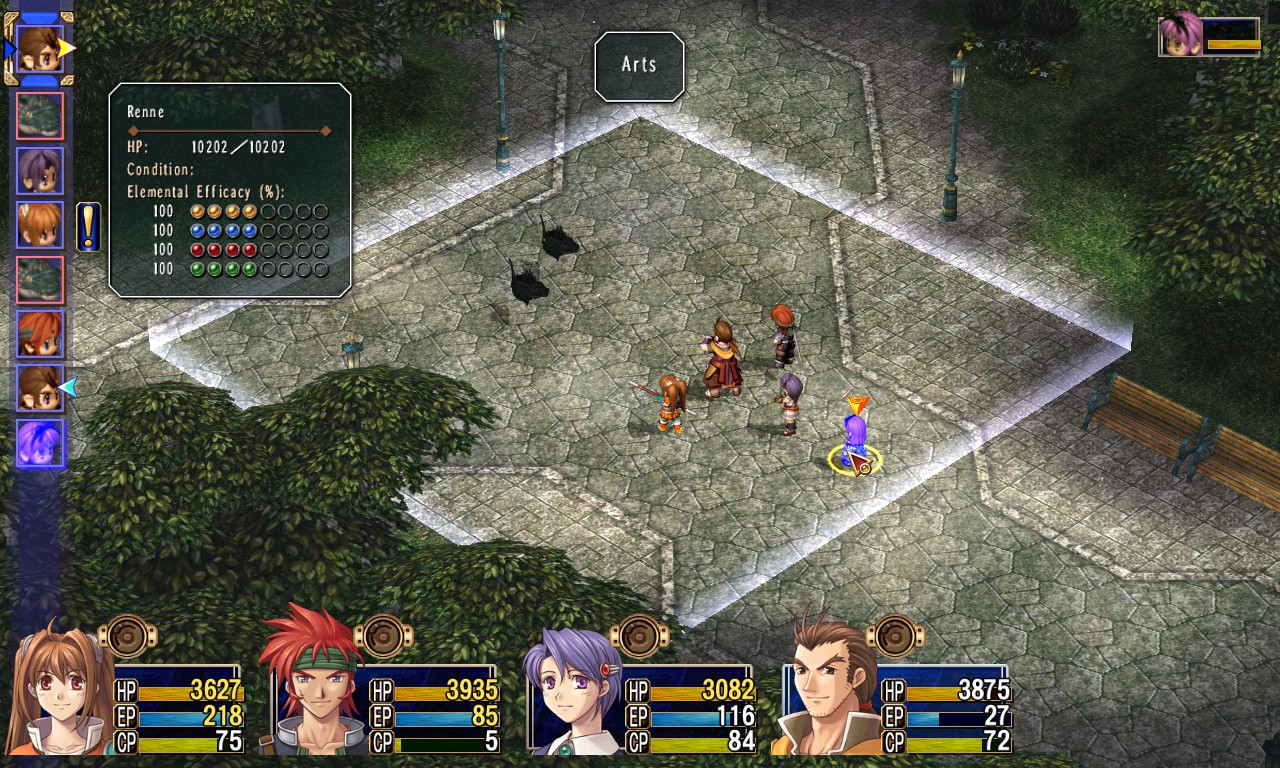This screenshot has width=1280, height=768.
Task: Select the purple-haired Kloe icon in turn order
Action: [40, 170]
